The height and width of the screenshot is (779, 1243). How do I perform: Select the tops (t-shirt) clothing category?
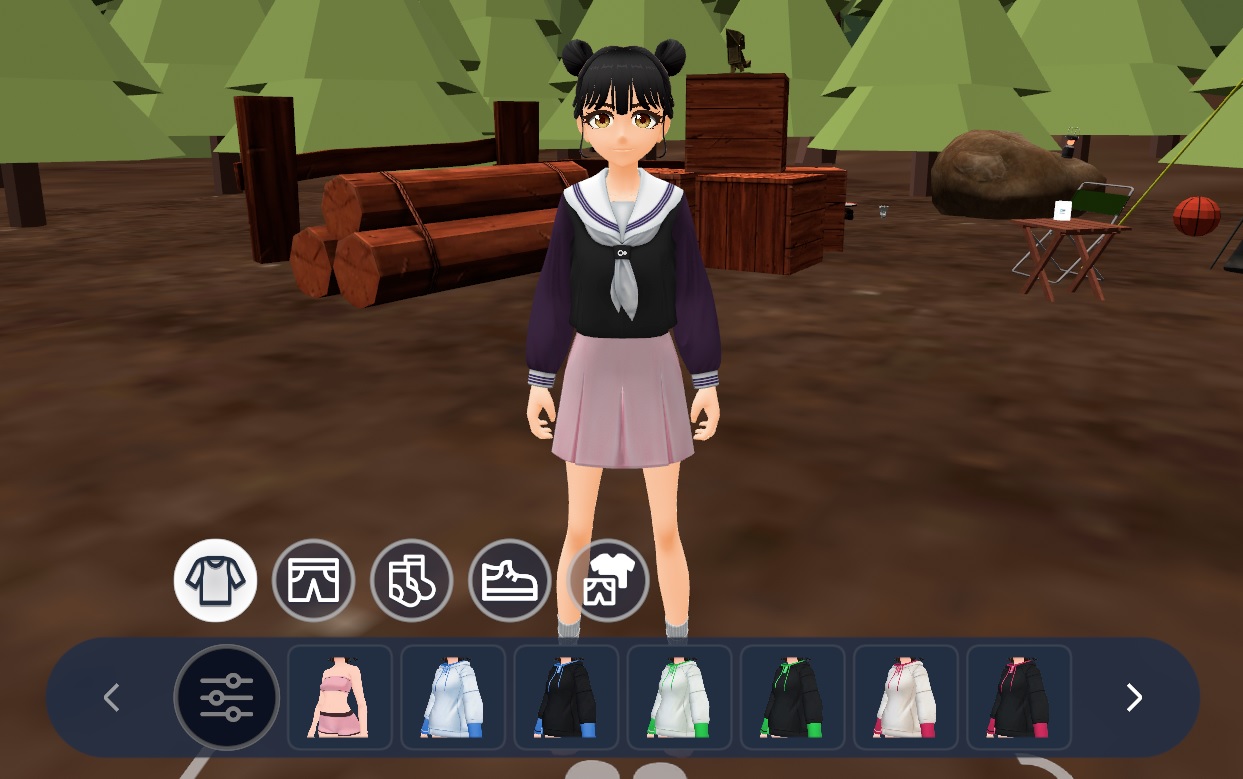tap(215, 580)
